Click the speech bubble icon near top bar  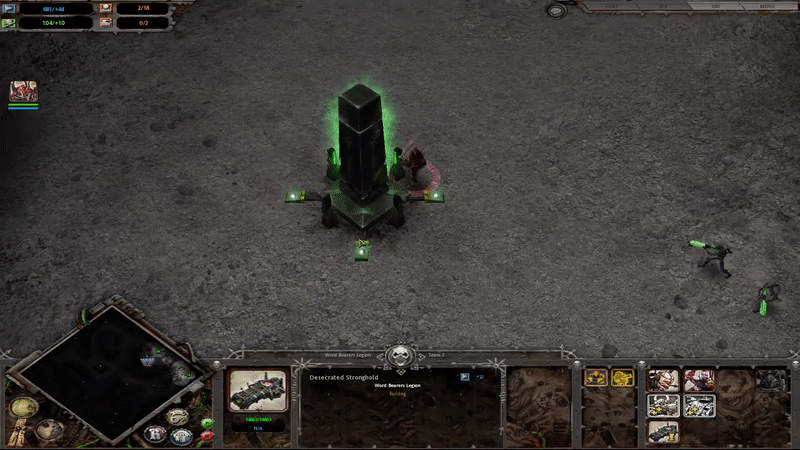[556, 10]
